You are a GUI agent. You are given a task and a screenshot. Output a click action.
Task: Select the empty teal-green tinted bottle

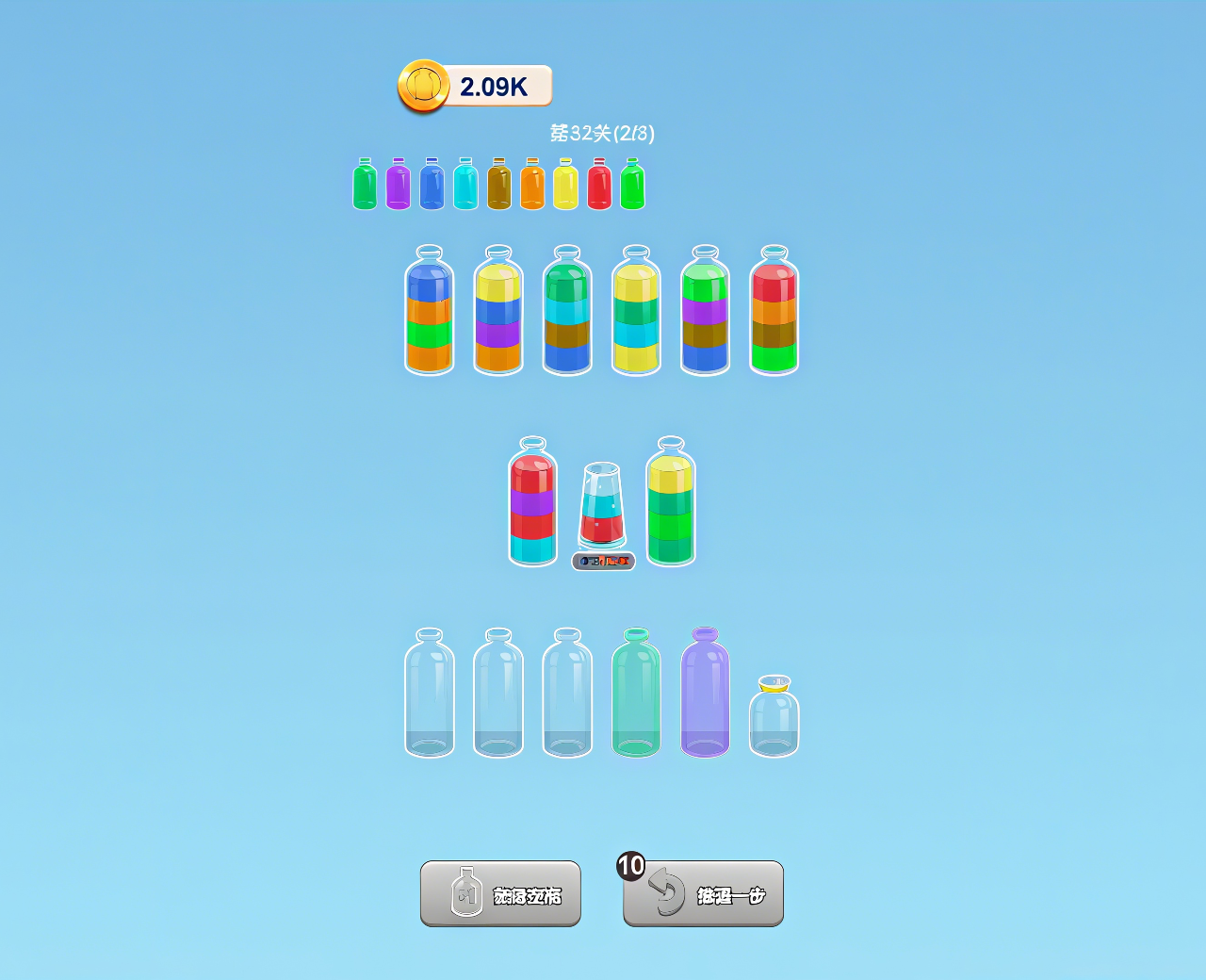click(x=636, y=694)
